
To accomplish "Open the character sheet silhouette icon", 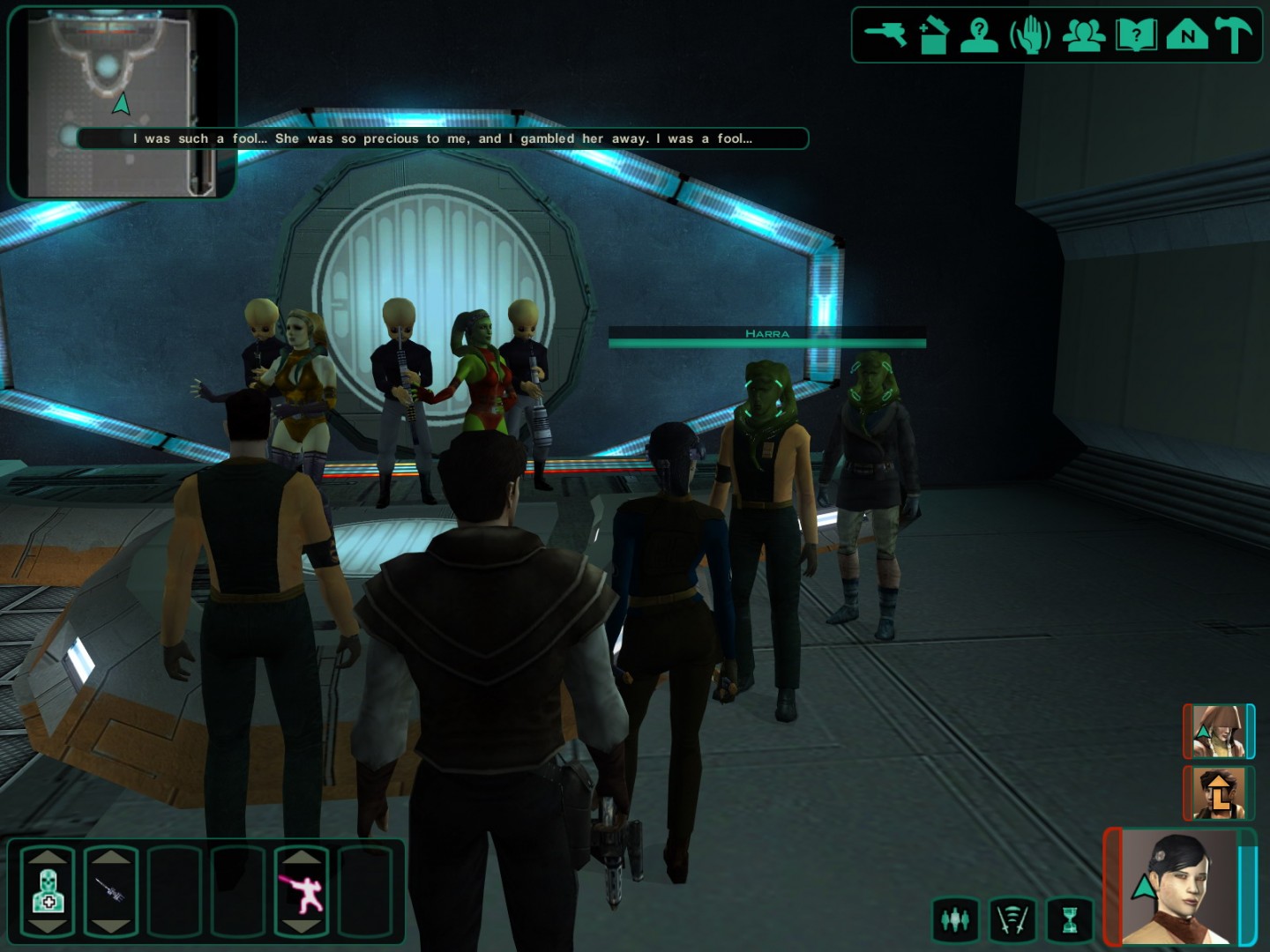I will 980,35.
